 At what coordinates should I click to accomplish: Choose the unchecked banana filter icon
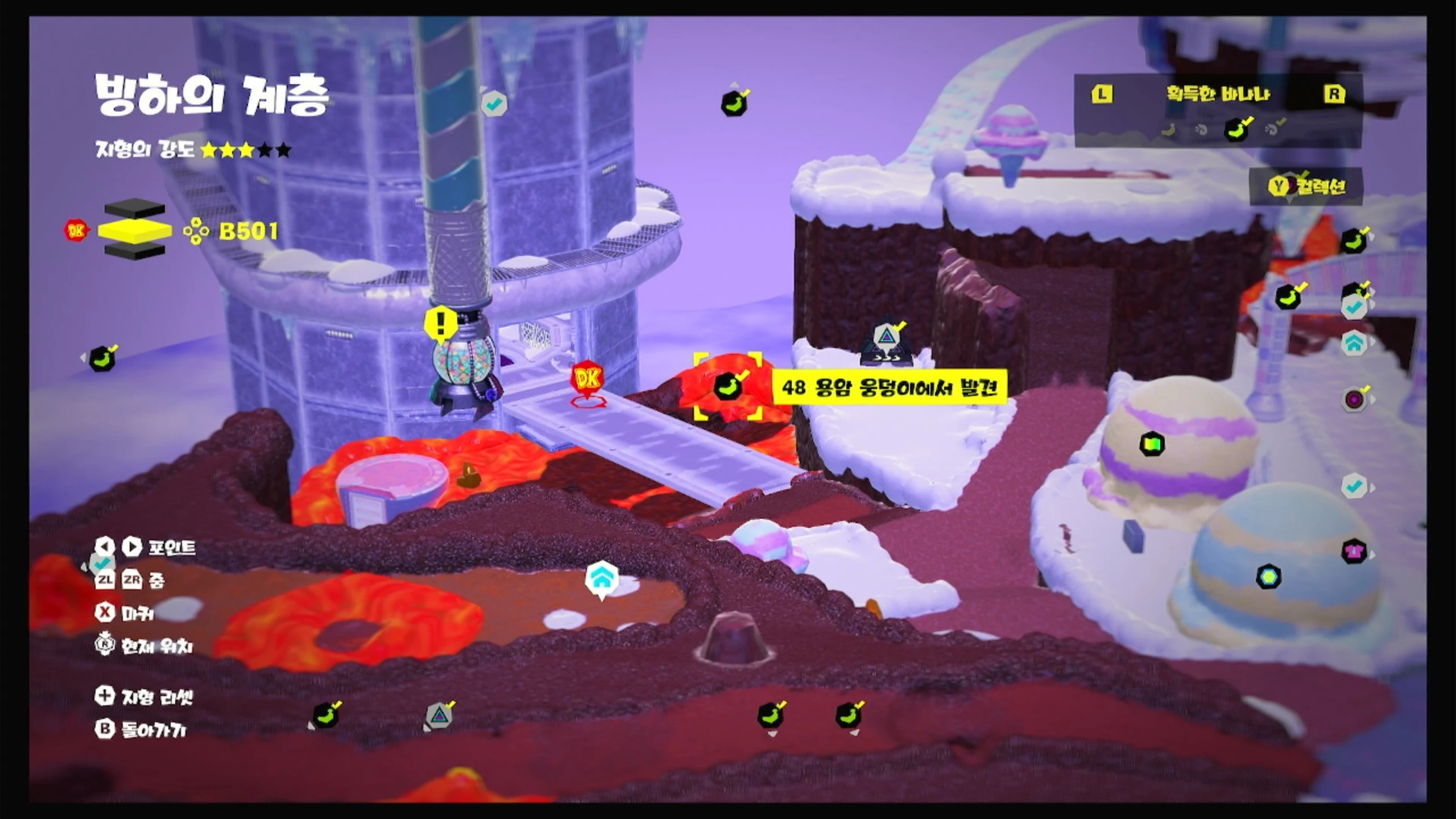coord(1168,130)
